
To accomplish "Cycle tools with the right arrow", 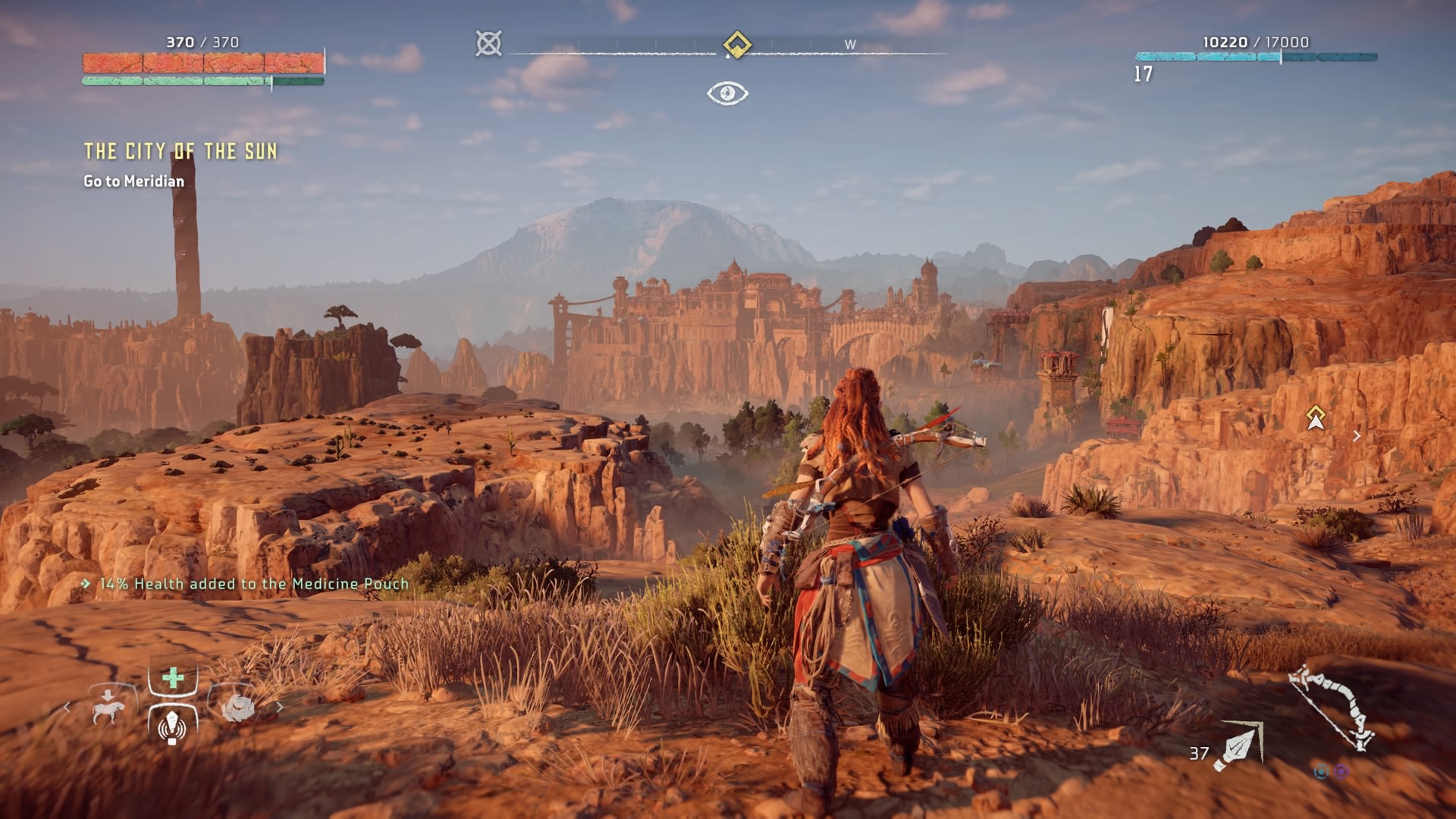I will (280, 708).
